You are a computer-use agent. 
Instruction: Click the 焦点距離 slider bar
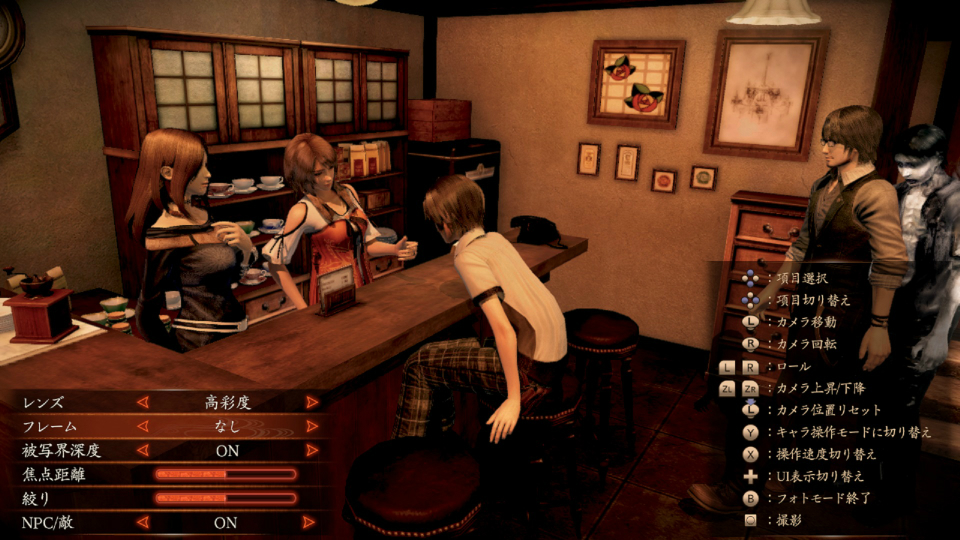(x=225, y=474)
